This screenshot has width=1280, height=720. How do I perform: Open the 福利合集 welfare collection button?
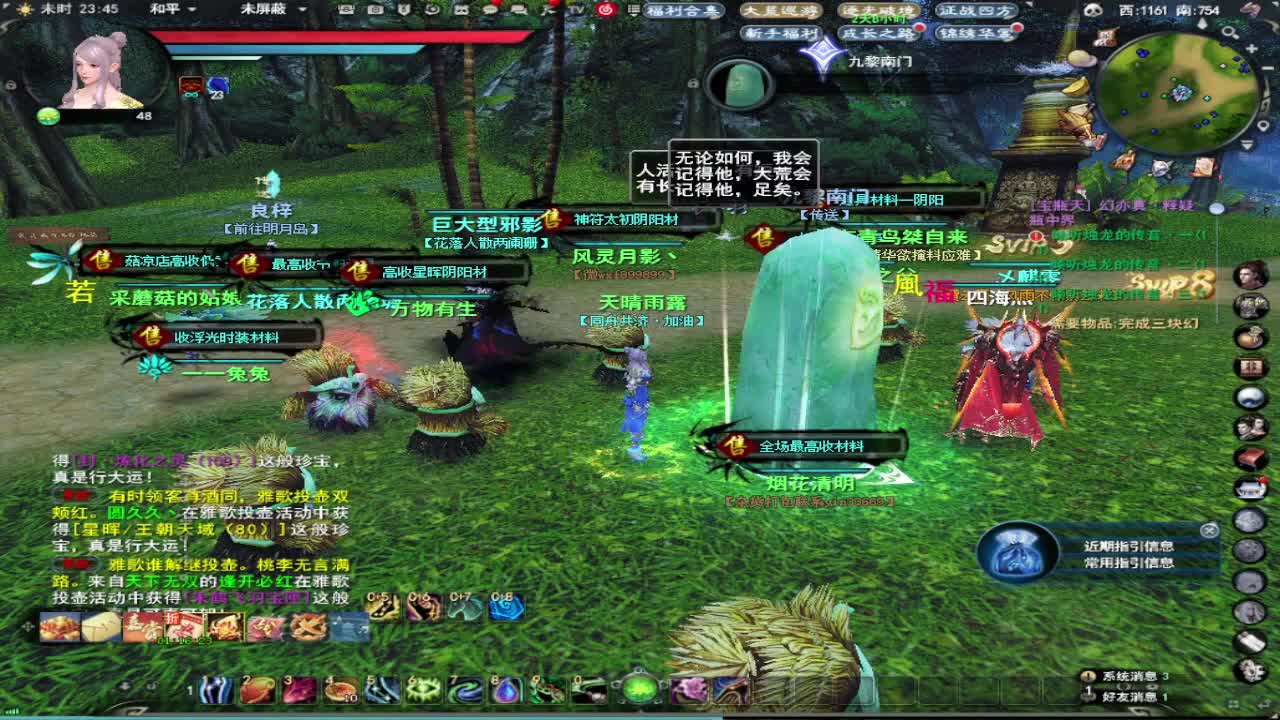[x=682, y=10]
